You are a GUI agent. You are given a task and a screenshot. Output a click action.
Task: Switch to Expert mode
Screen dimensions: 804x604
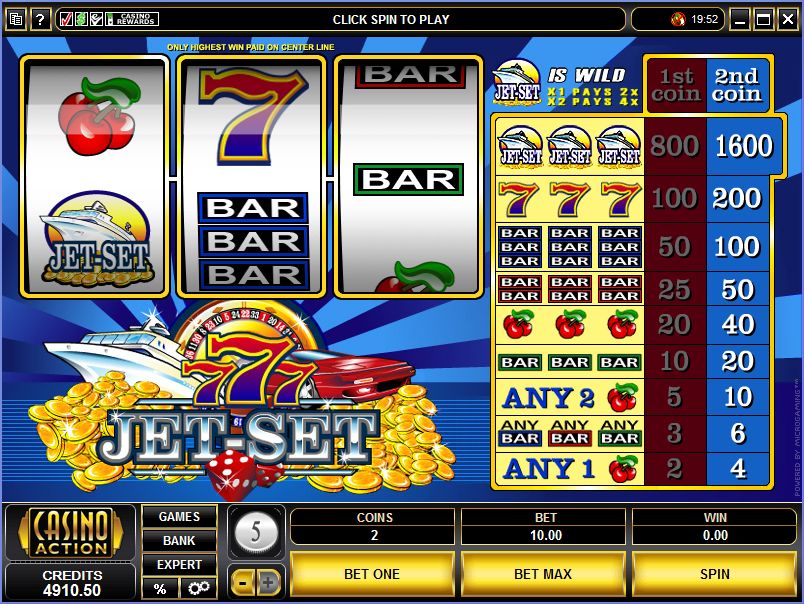tap(179, 565)
